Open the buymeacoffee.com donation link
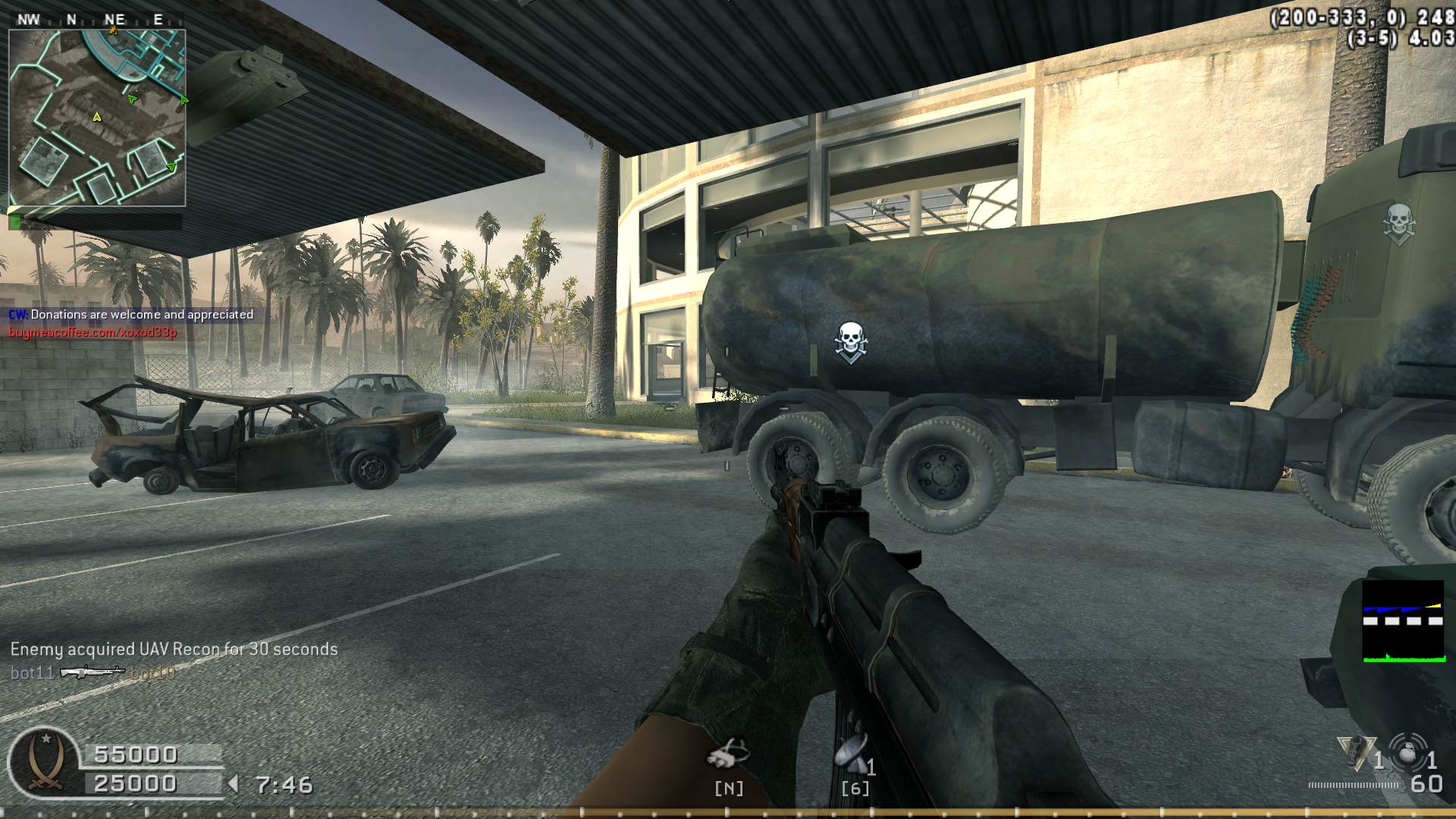Screen dimensions: 1456x819 pos(93,332)
